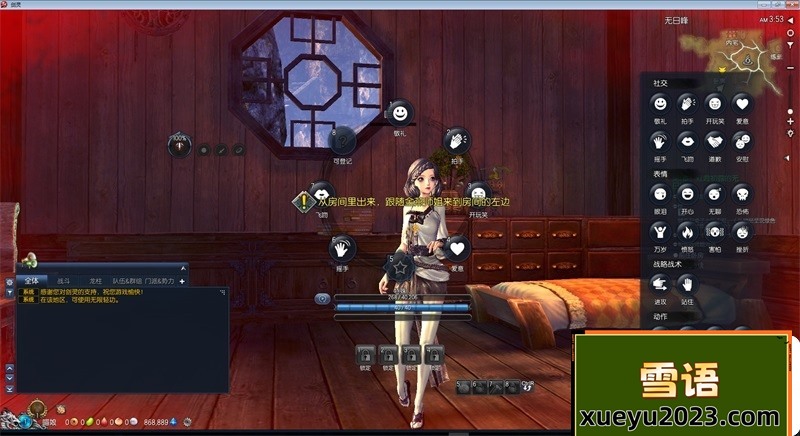
Task: Select the 敬礼 emote in the social panel
Action: click(x=660, y=103)
